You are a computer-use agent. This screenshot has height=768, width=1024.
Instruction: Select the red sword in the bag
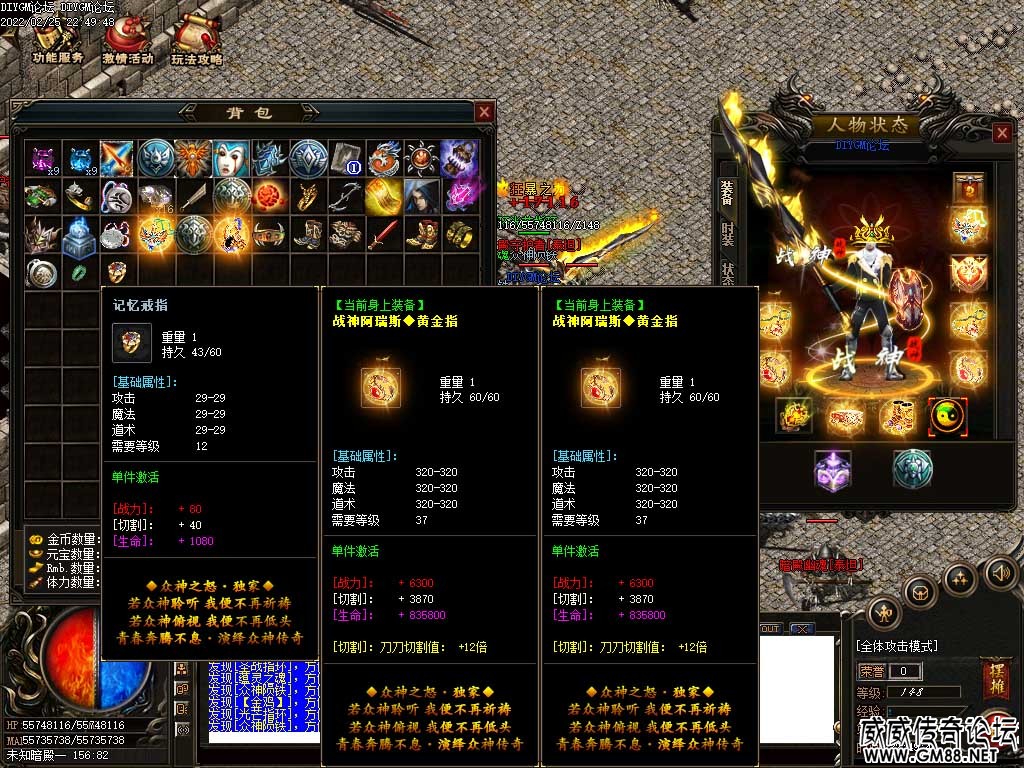[383, 235]
